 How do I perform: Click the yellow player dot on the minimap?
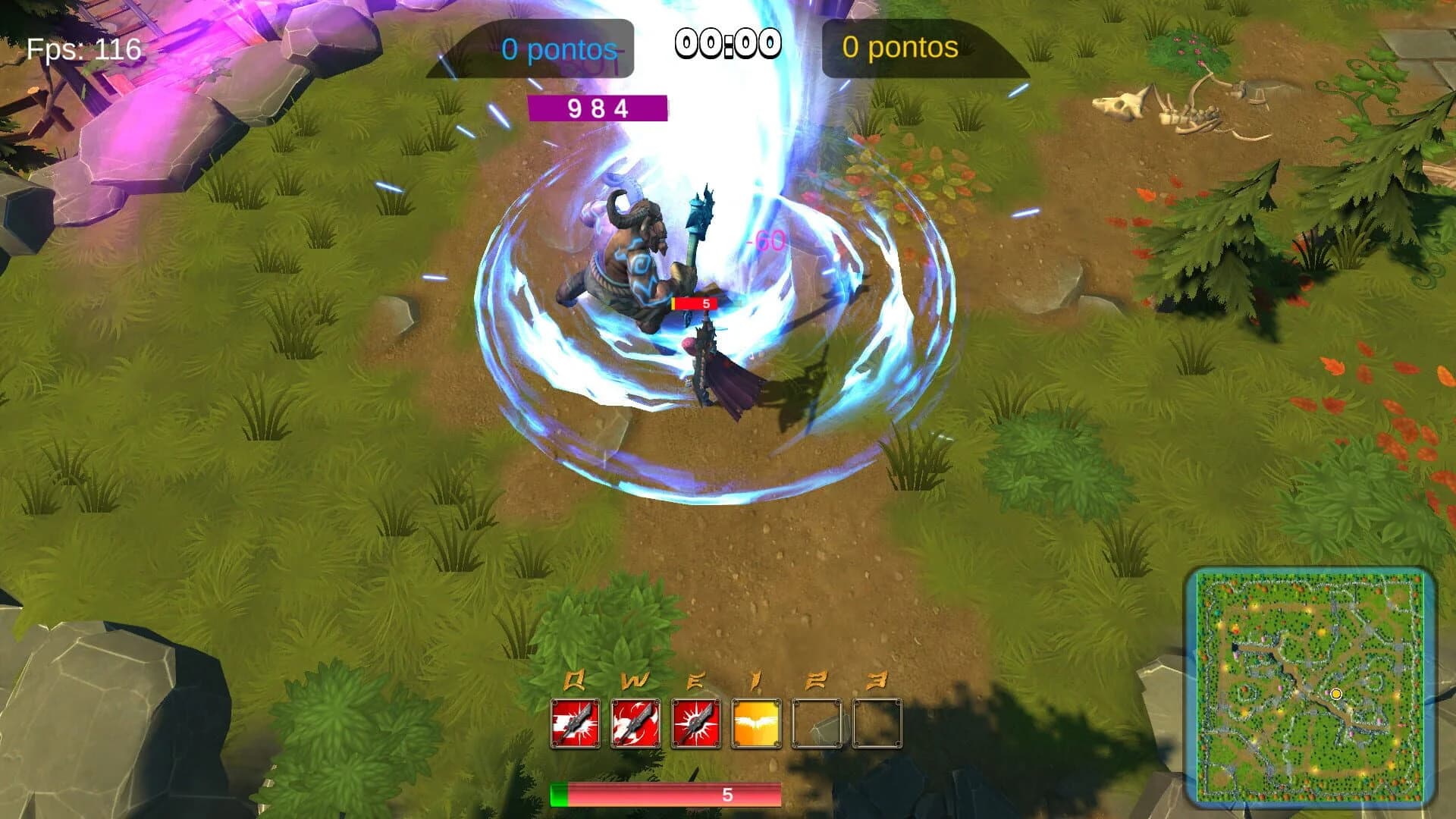1335,692
